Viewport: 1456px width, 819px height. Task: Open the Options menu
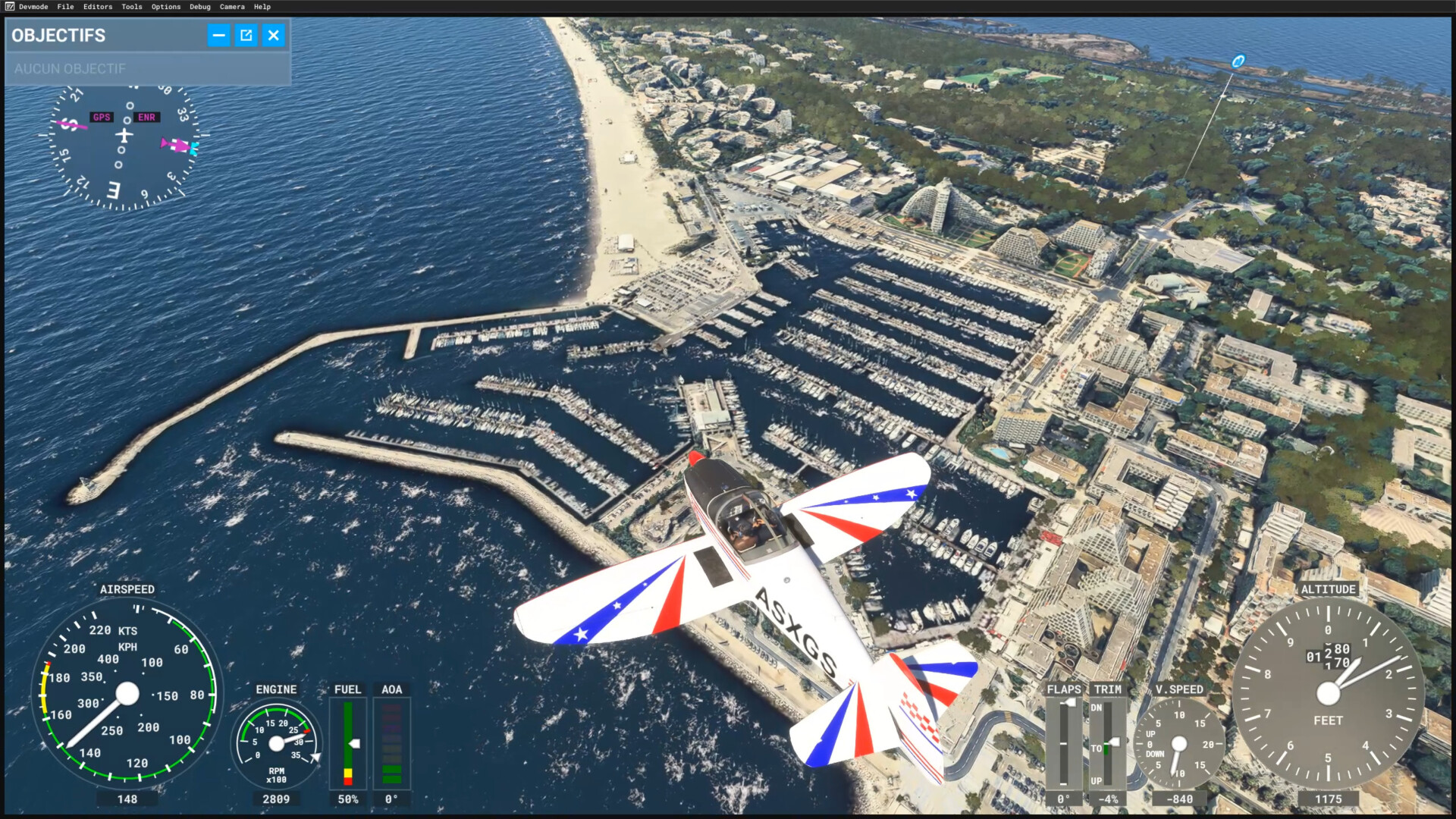tap(166, 7)
